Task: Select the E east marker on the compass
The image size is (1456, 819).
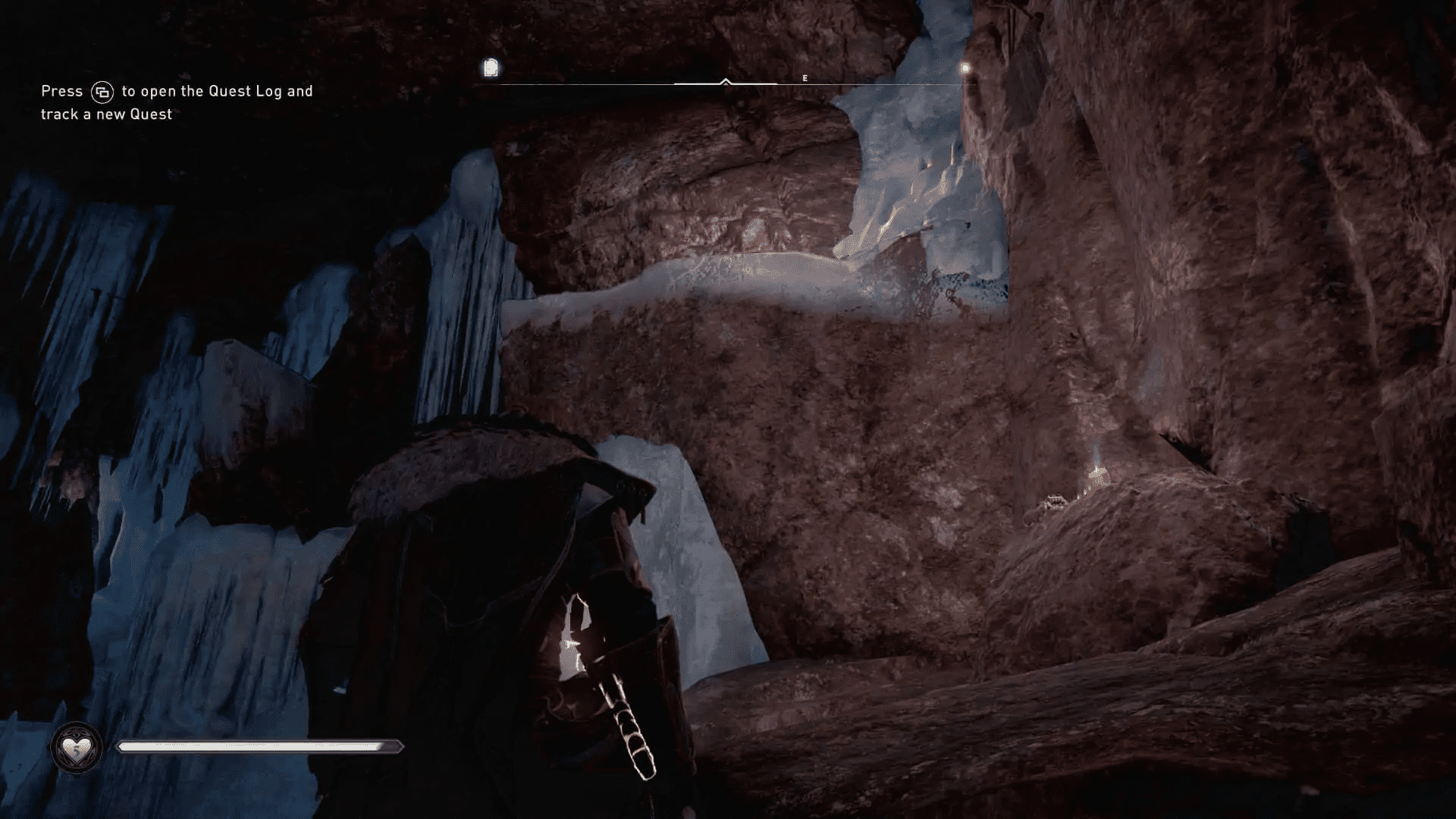Action: (x=805, y=77)
